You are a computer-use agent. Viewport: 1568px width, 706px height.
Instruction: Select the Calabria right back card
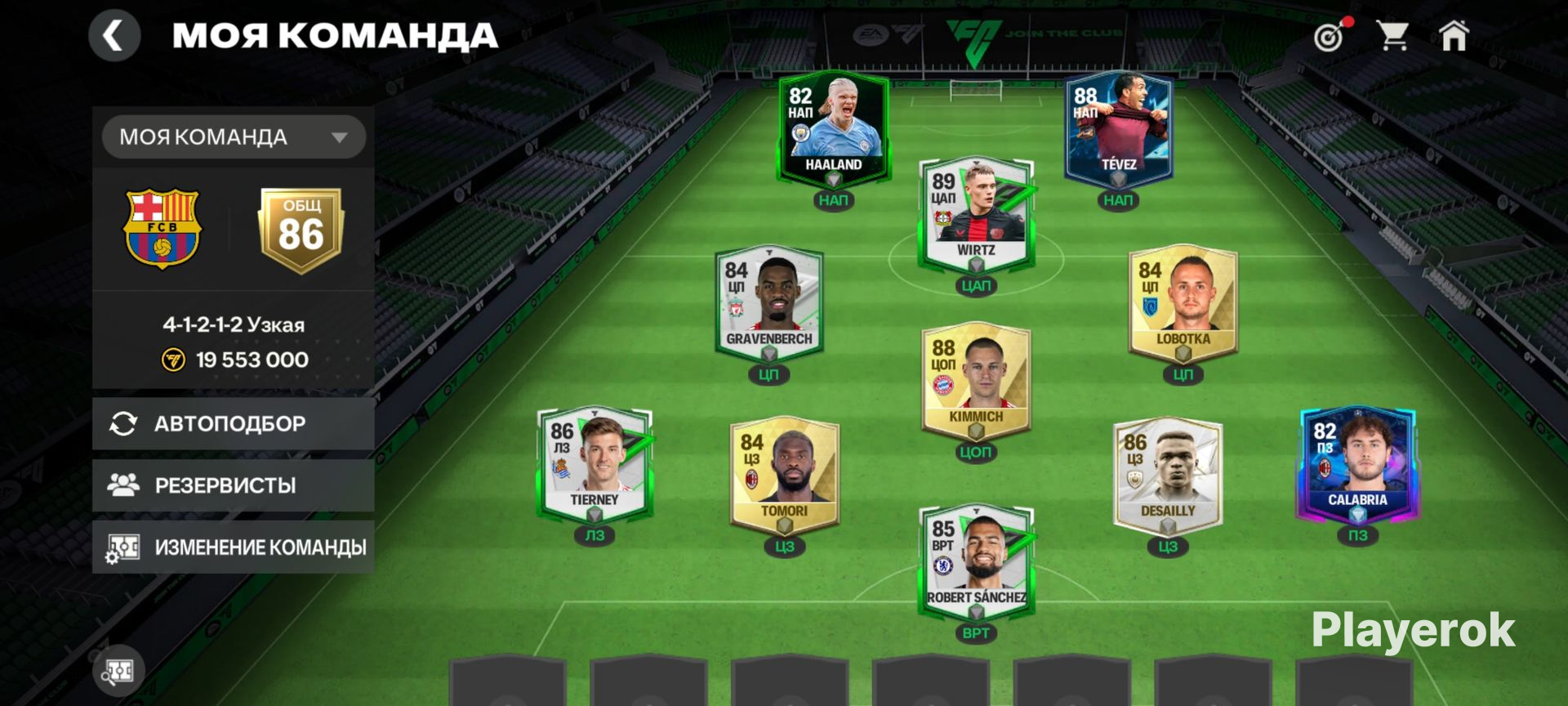pyautogui.click(x=1357, y=462)
